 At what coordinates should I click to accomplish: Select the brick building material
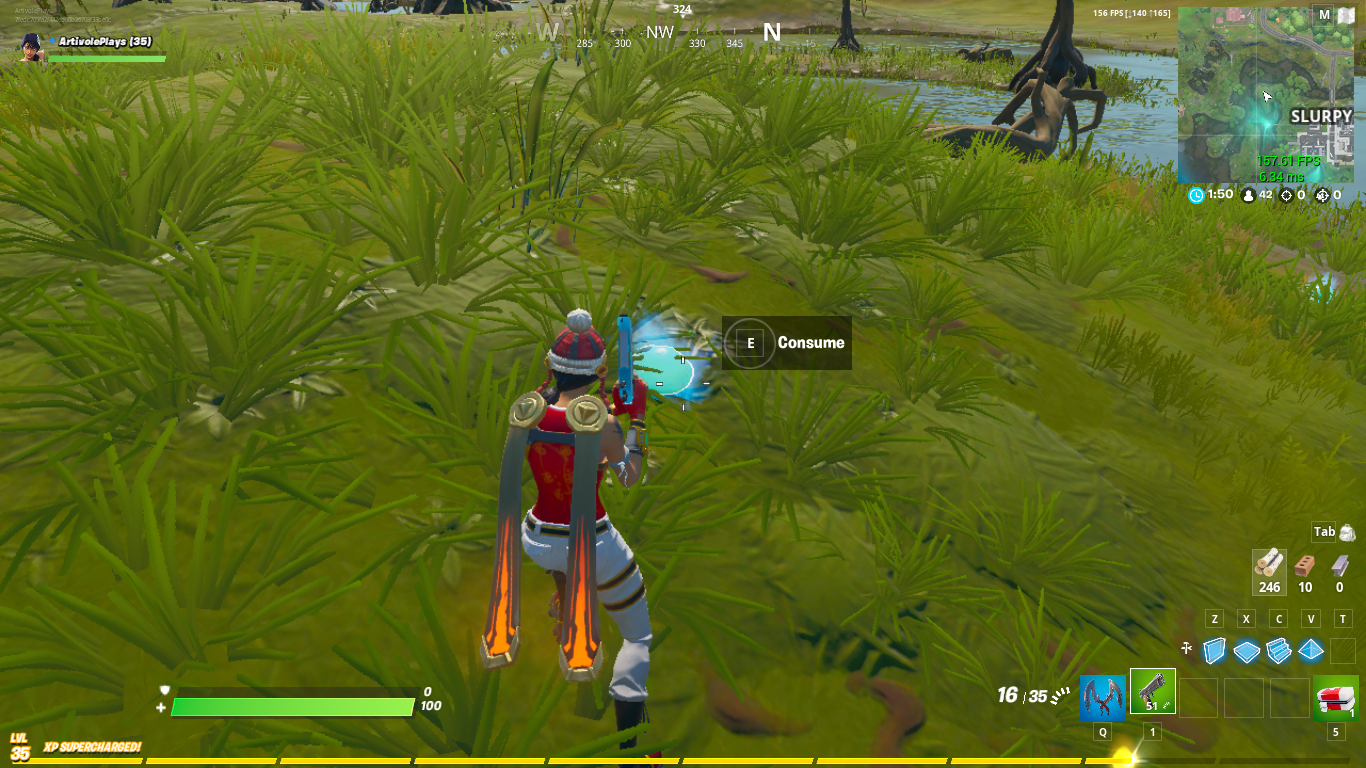[1305, 569]
